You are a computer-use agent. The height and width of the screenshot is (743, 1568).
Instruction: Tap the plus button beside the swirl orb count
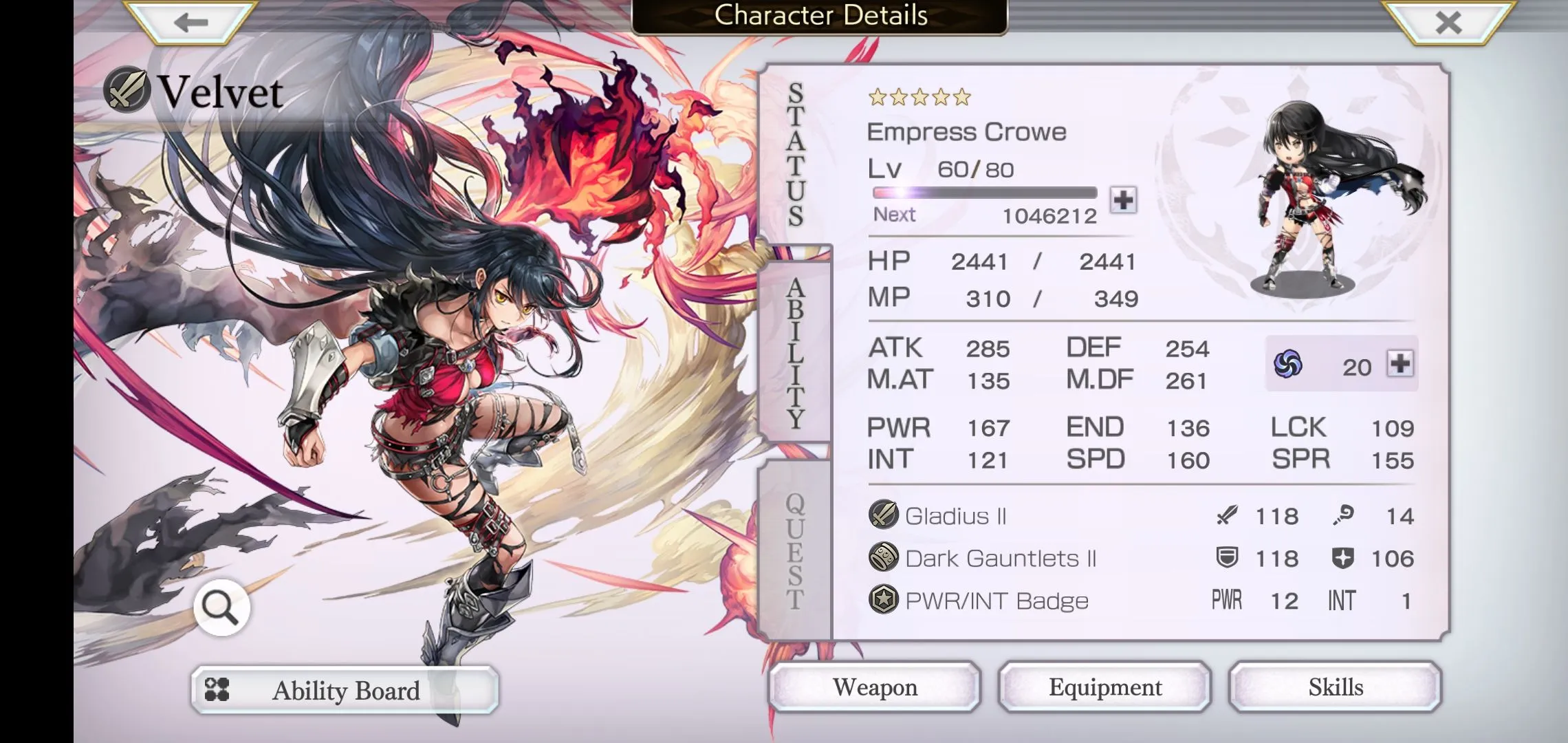click(1400, 363)
